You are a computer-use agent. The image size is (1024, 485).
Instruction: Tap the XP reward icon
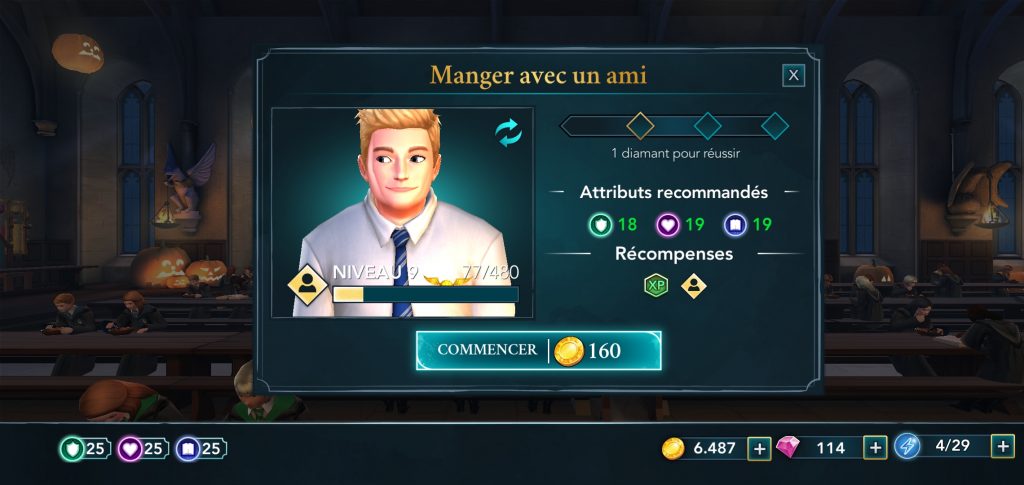[655, 286]
